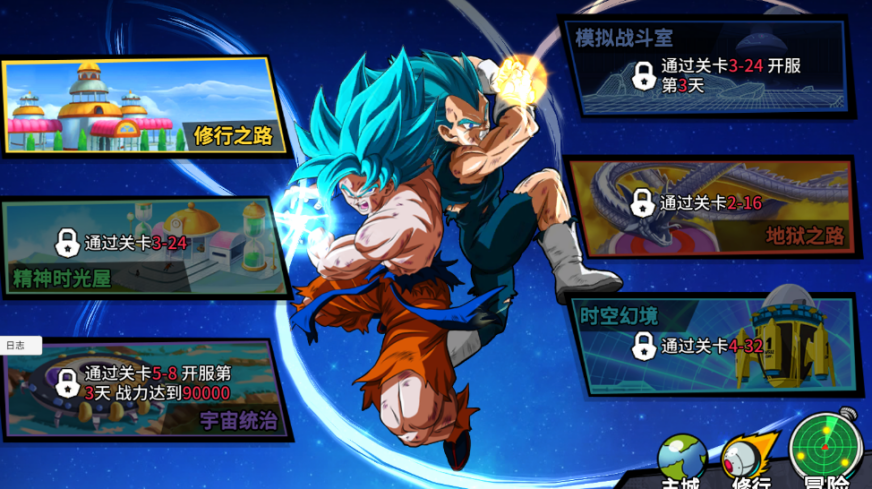Open the 修行之路 training mode panel
872x489 pixels.
point(145,106)
